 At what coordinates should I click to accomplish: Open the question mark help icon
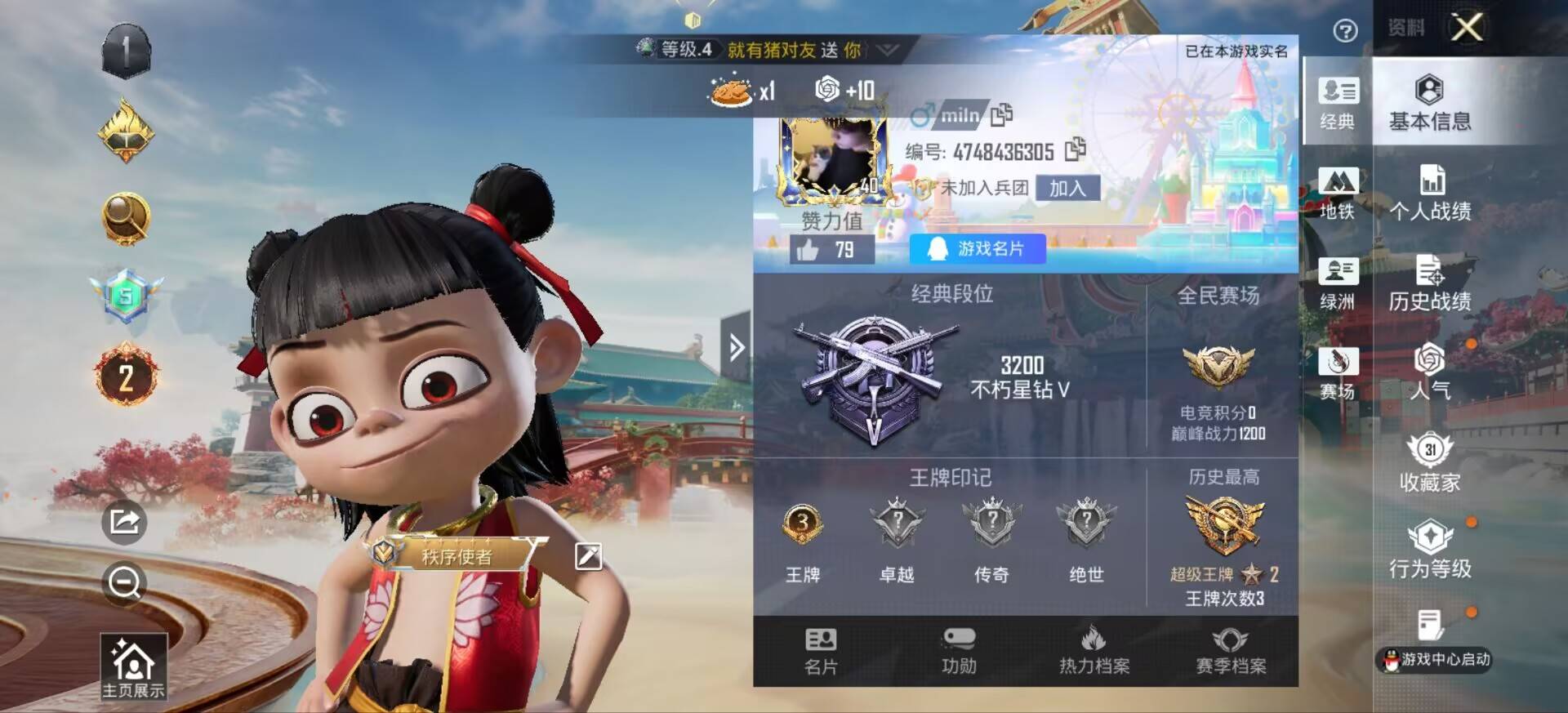[x=1345, y=31]
